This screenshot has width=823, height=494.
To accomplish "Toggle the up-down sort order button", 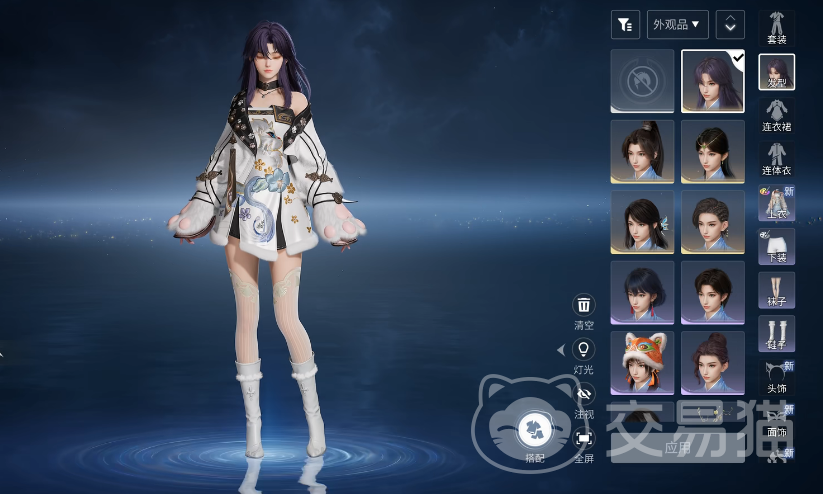I will (730, 24).
